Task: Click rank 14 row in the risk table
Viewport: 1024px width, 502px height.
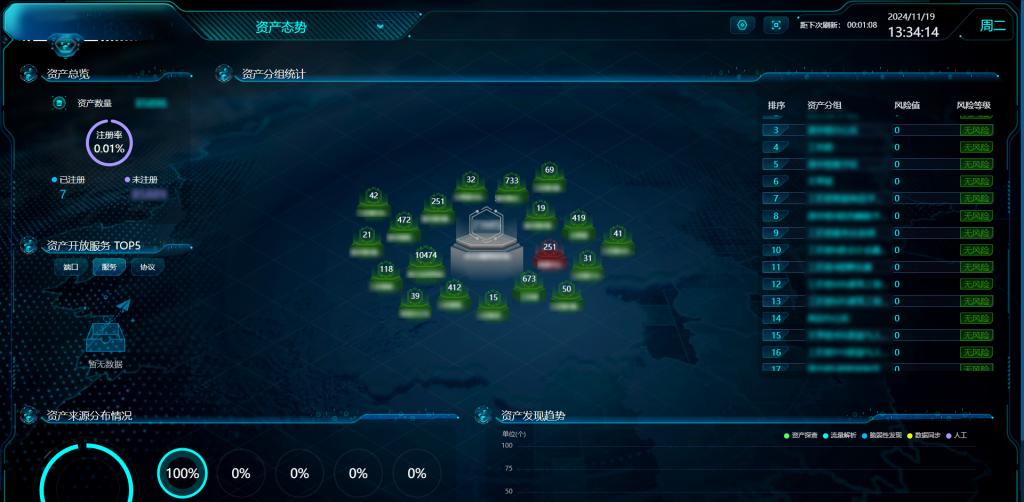Action: 880,318
